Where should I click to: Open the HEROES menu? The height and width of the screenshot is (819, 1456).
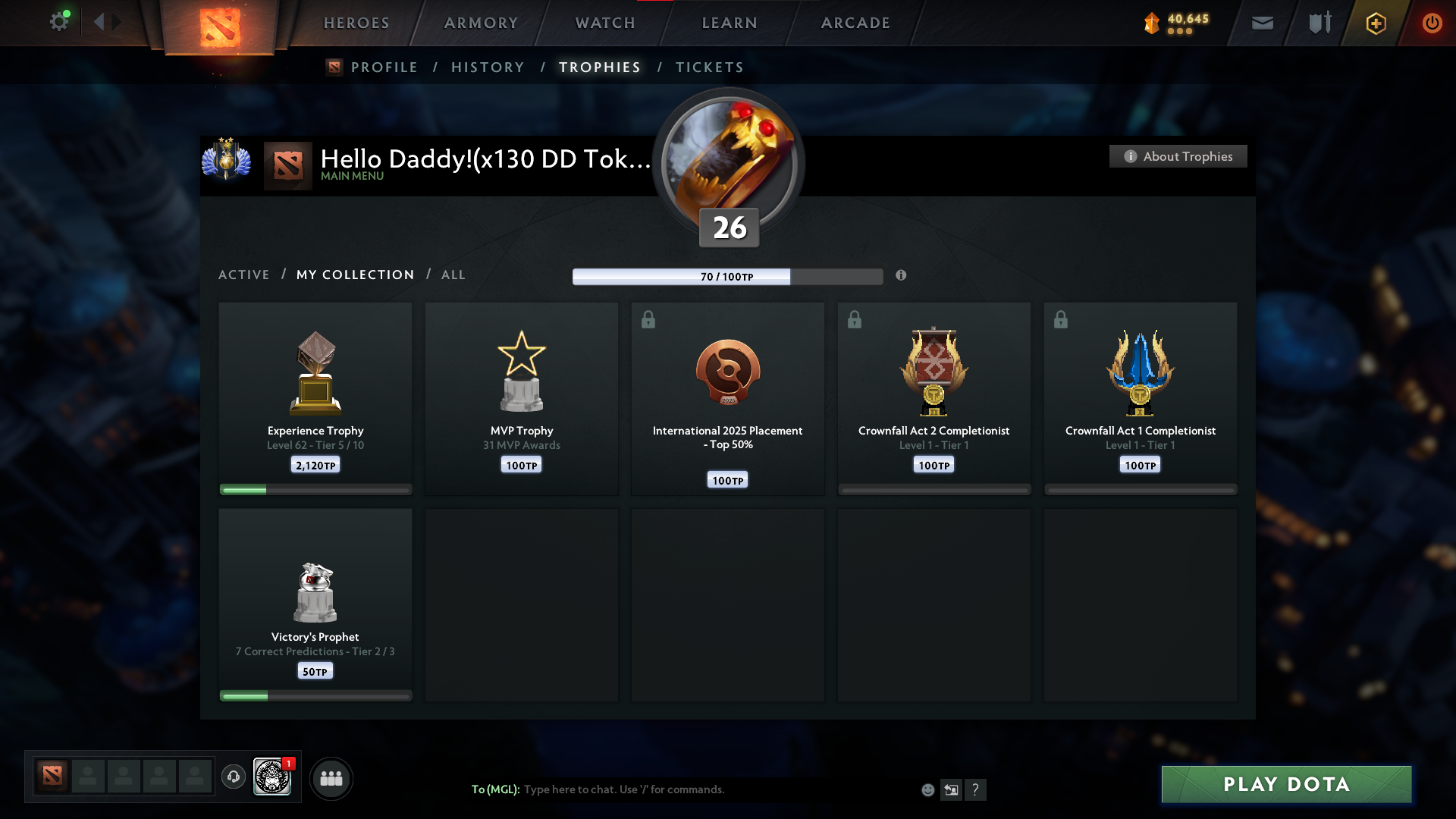(356, 23)
